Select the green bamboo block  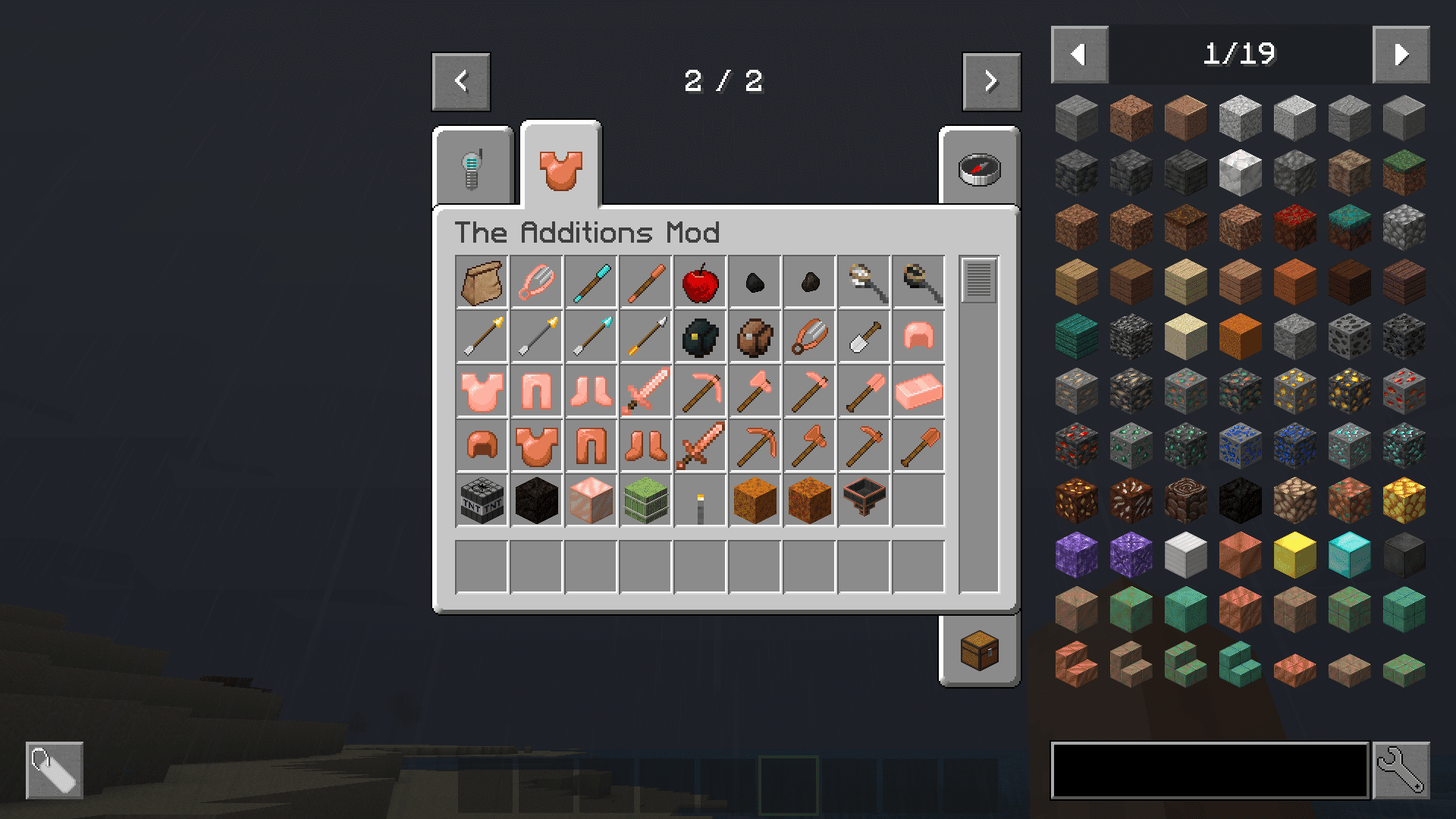(645, 500)
